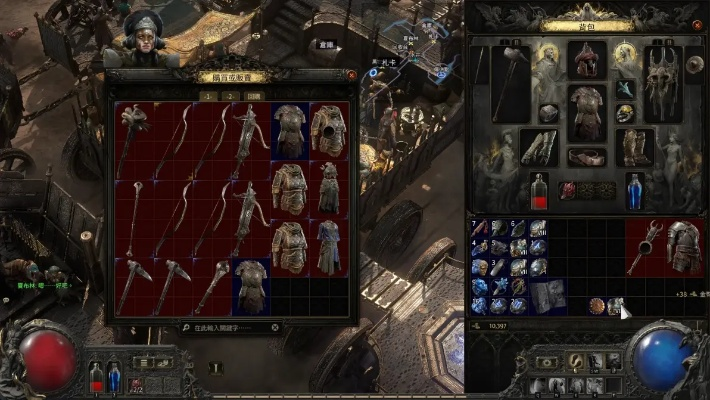
Task: Select the equipped helmet slot
Action: point(587,60)
